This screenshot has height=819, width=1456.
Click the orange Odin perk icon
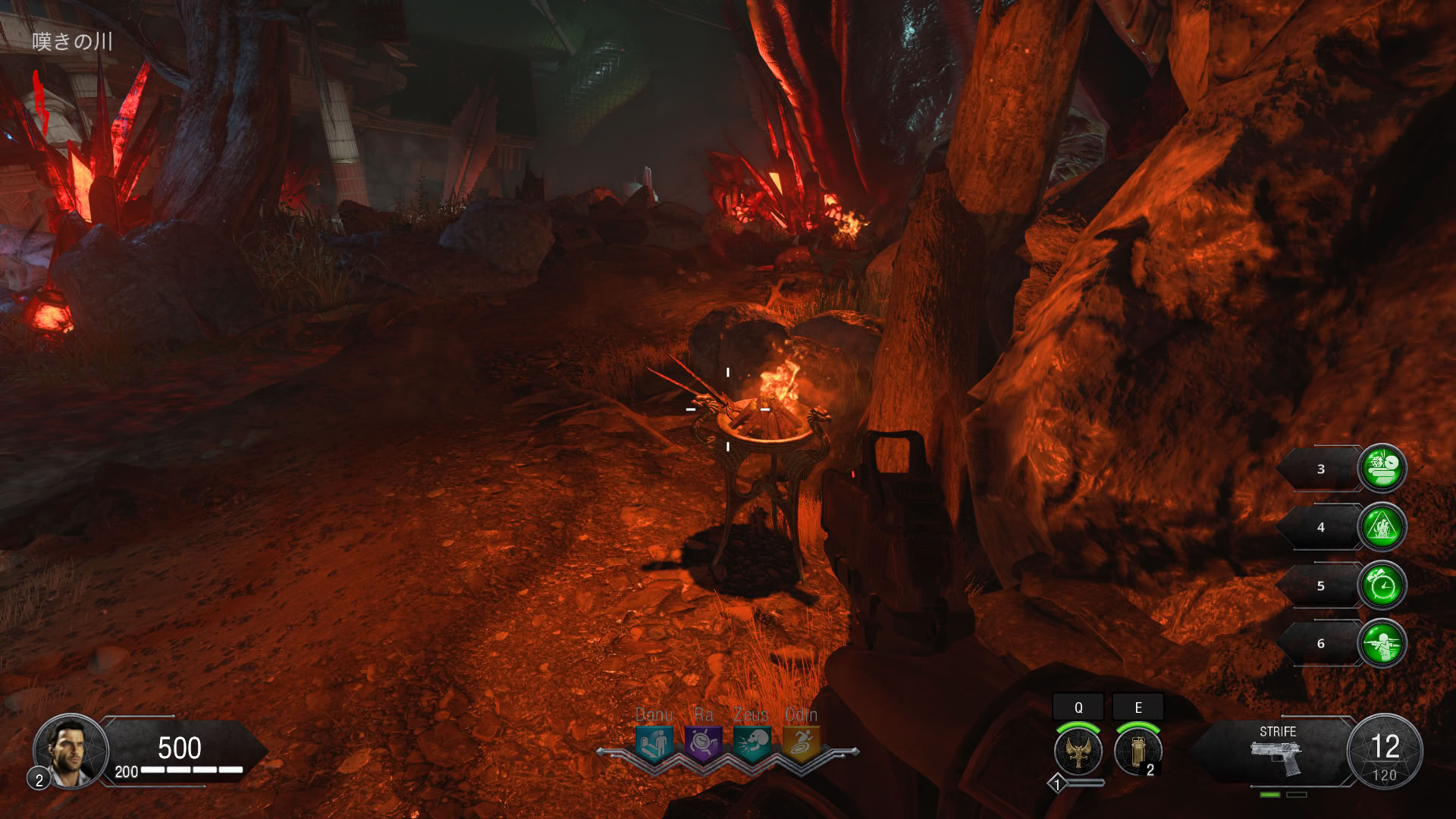pos(801,744)
